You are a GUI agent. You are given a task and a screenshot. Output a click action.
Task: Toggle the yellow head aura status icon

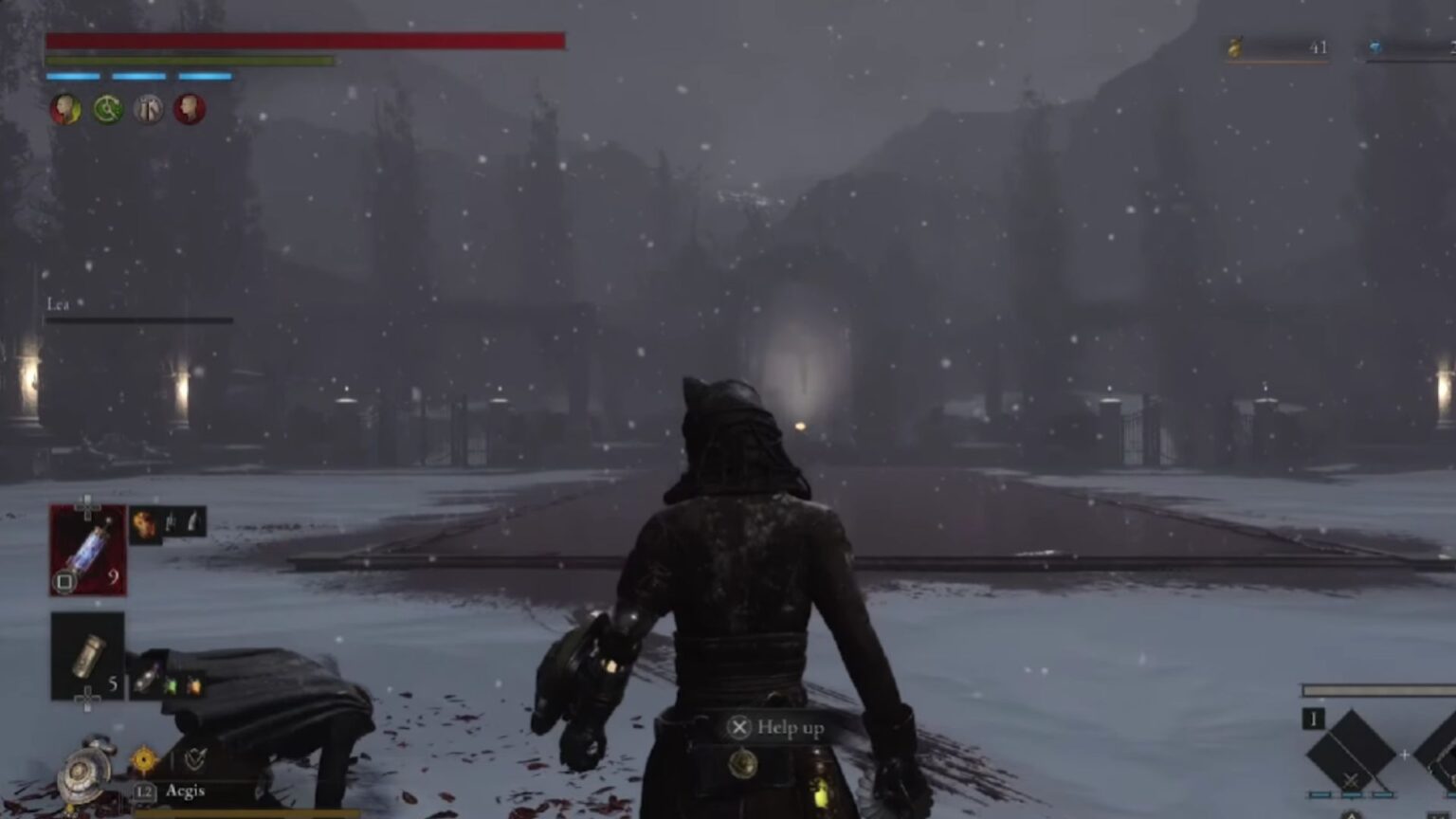[x=68, y=109]
